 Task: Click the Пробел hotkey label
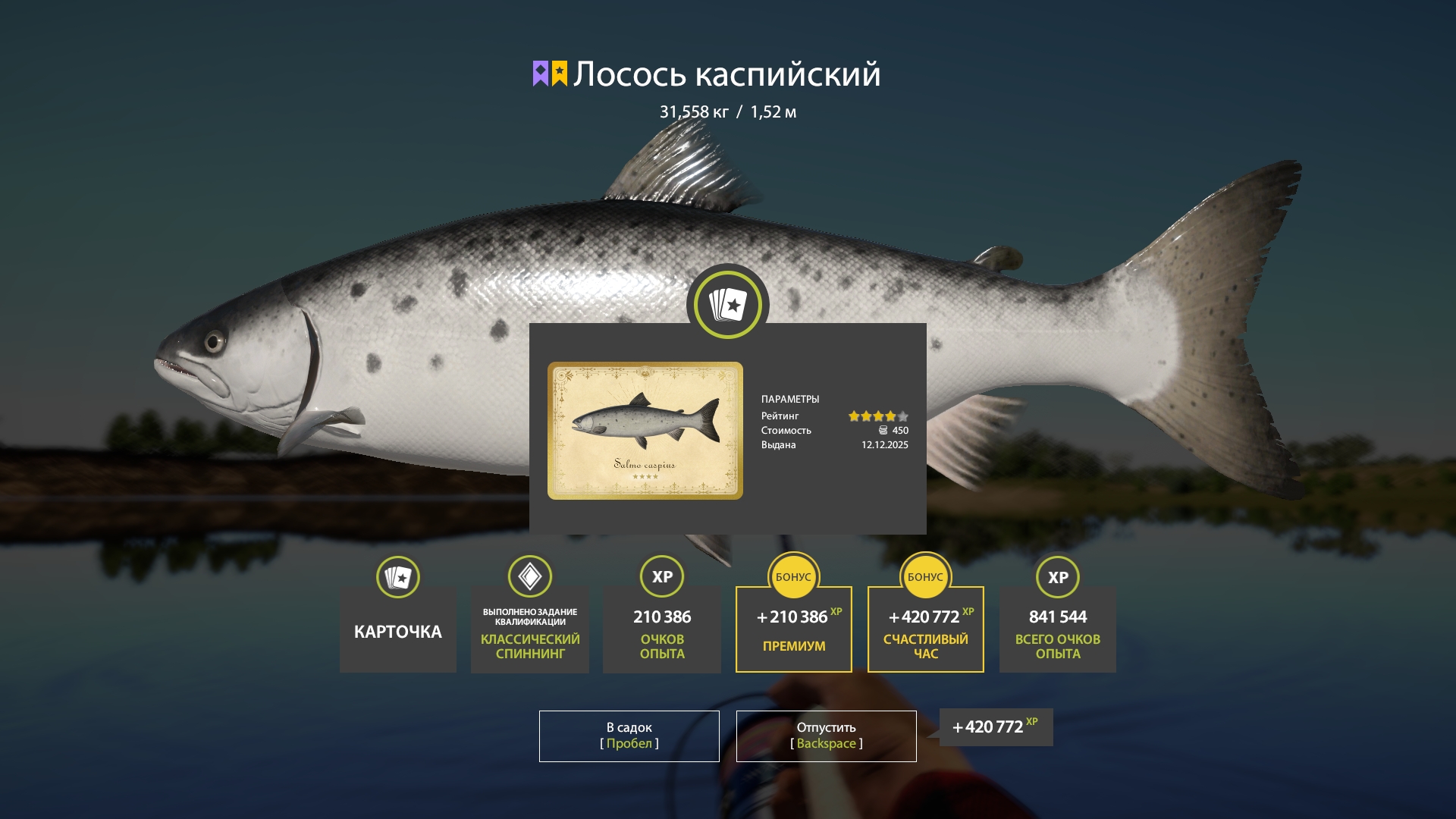coord(628,744)
